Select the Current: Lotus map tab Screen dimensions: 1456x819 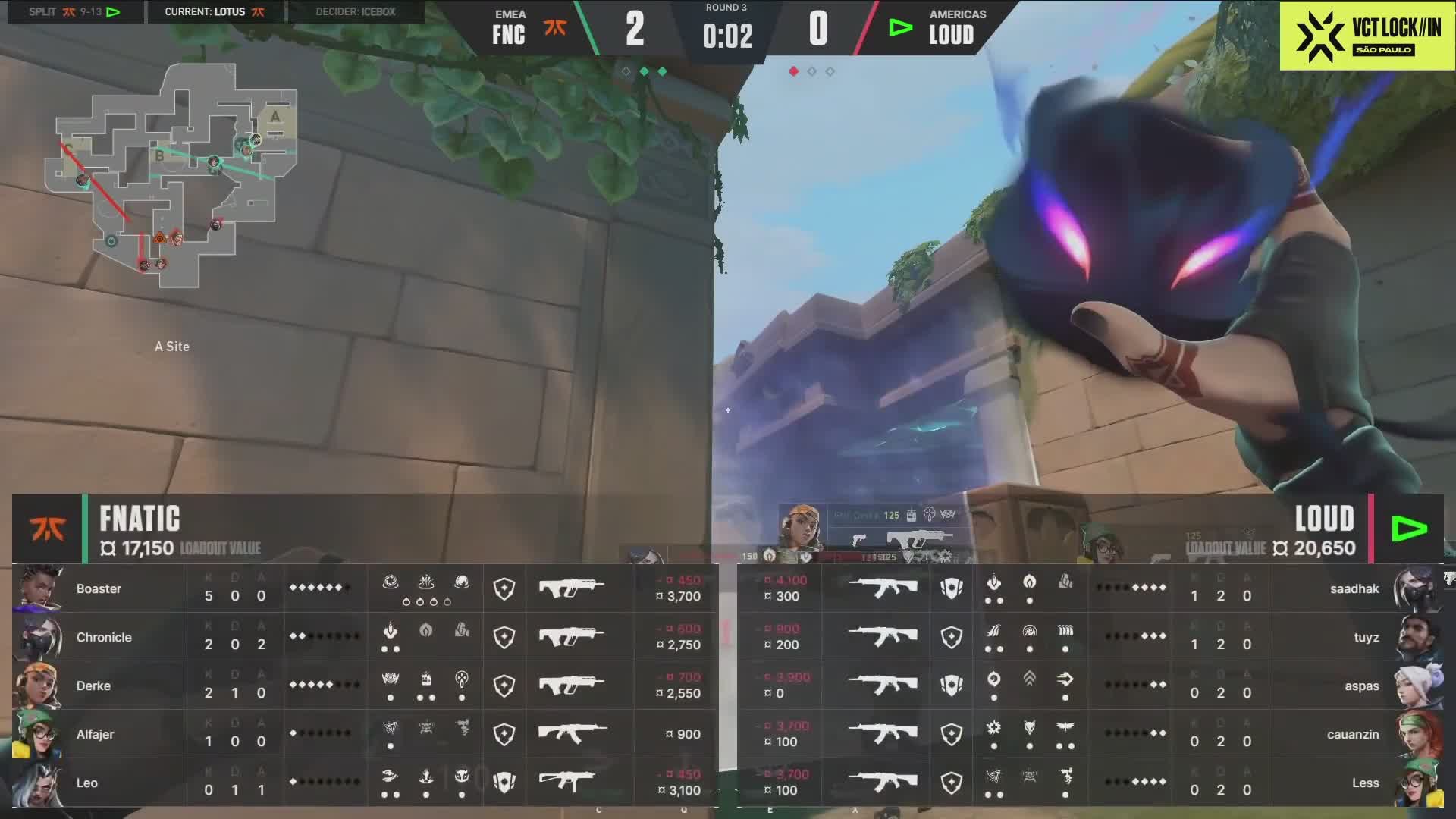pyautogui.click(x=215, y=12)
